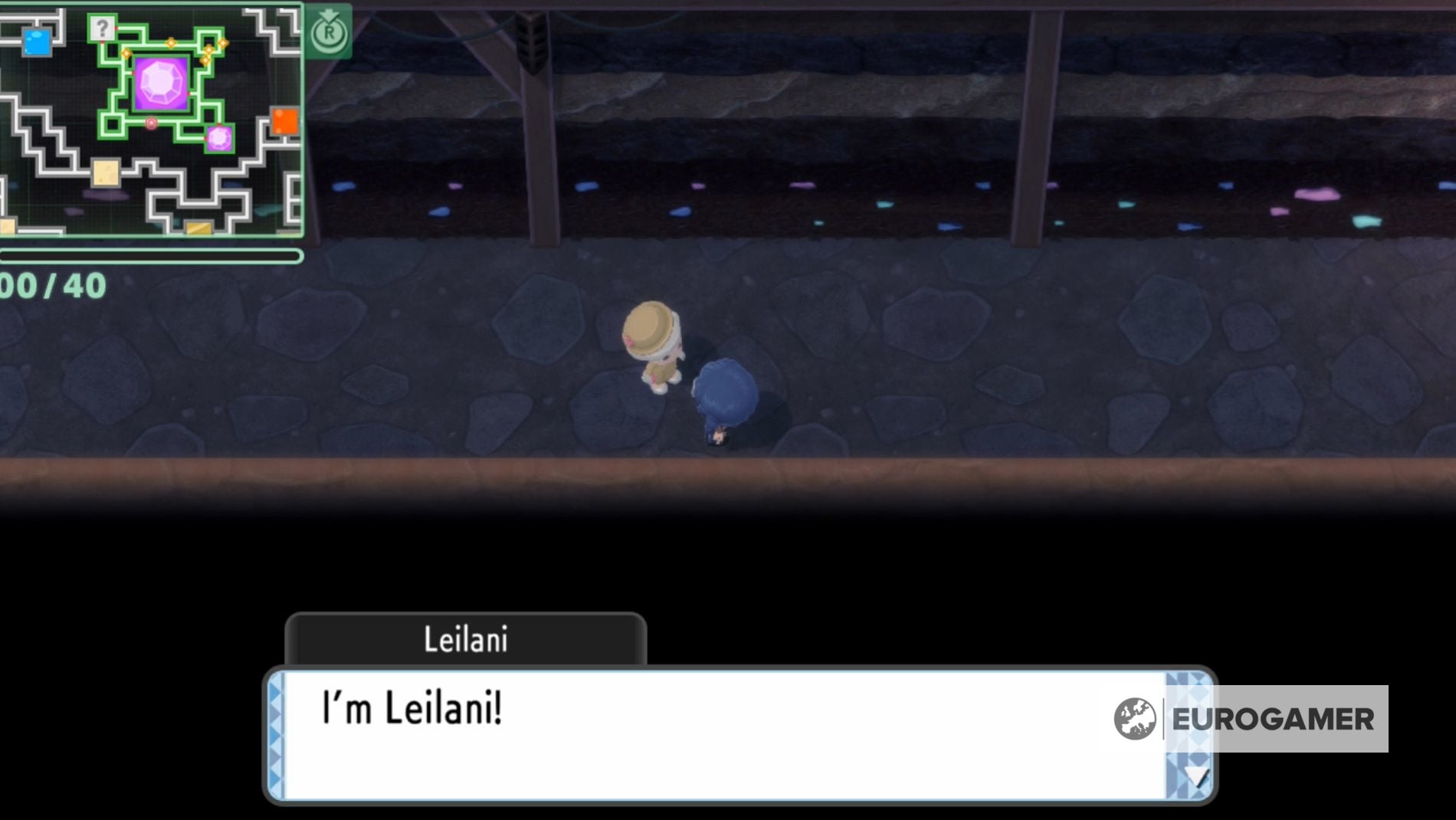
Task: Click the large pink gem icon on the map
Action: [x=159, y=83]
